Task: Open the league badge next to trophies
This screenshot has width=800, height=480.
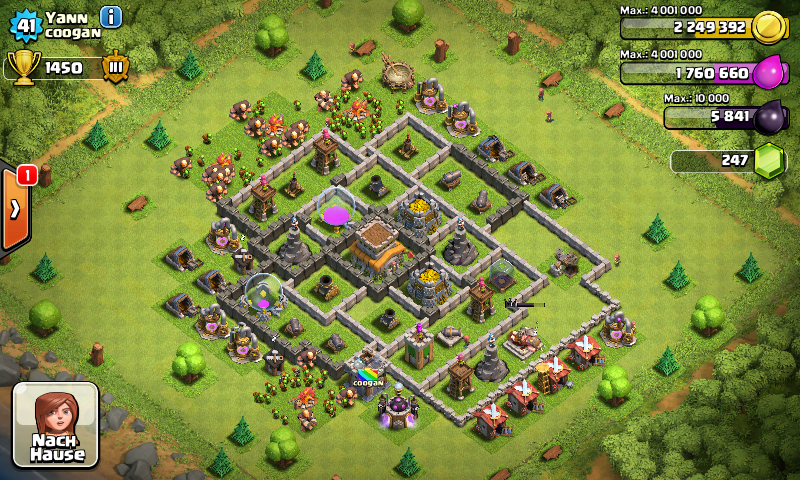Action: tap(115, 67)
